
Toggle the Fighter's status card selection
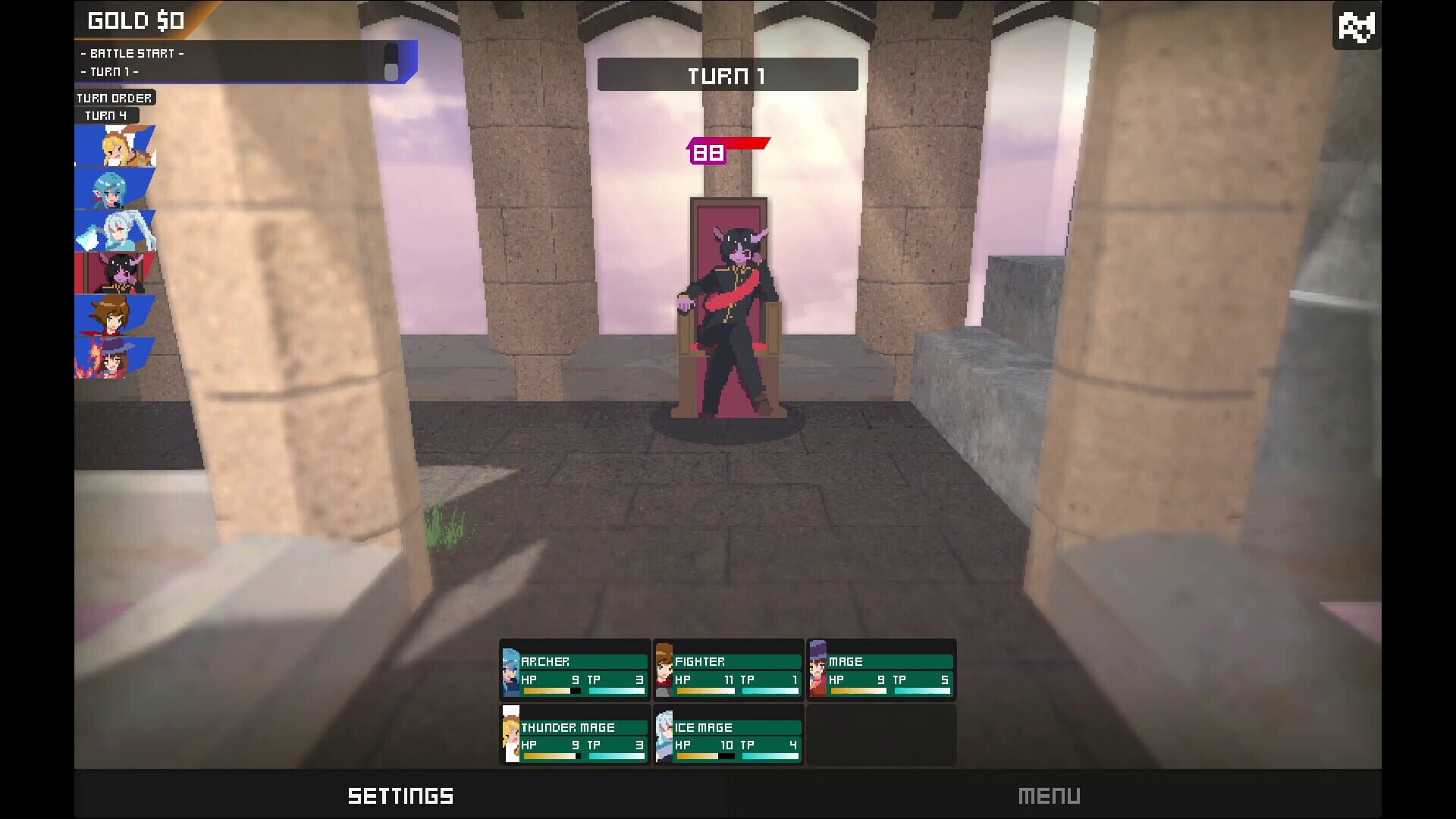coord(728,671)
